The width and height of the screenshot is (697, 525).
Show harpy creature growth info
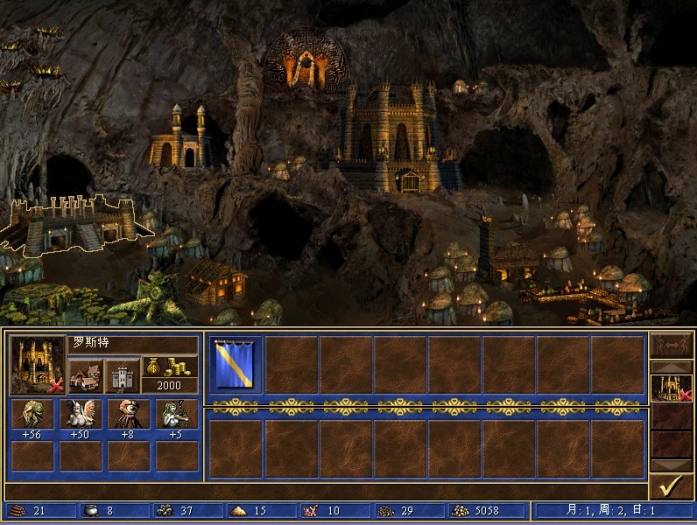click(79, 414)
